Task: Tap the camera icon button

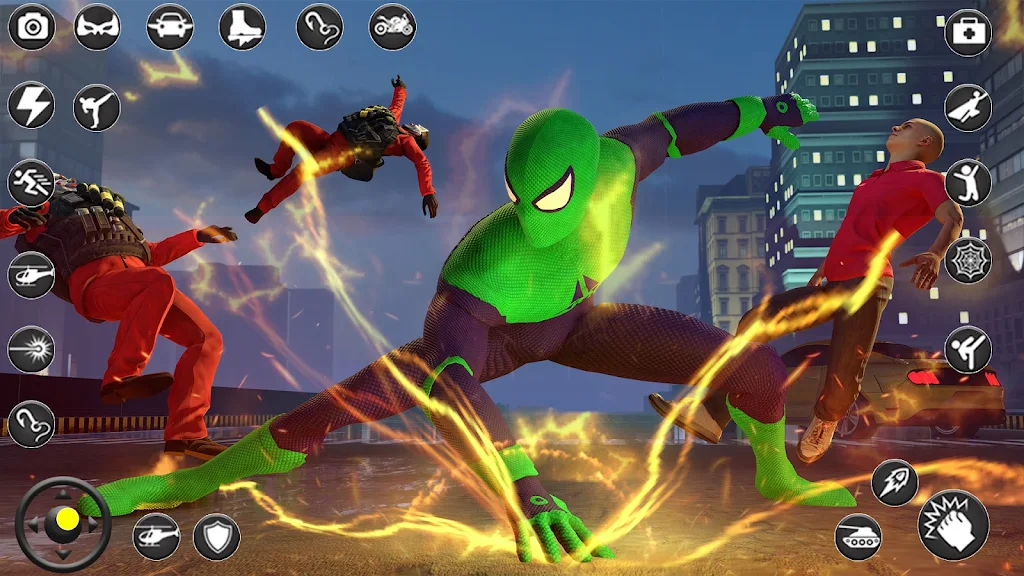Action: click(32, 27)
